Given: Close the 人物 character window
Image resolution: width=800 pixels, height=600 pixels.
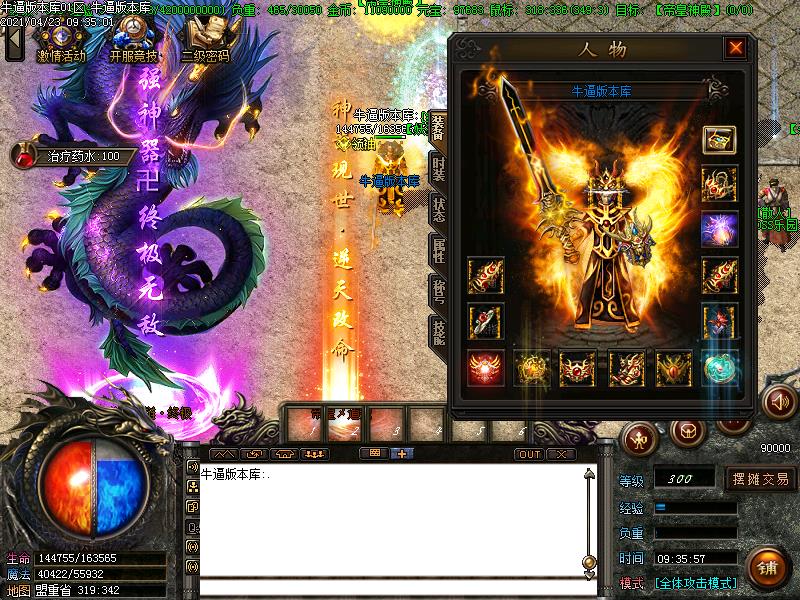Looking at the screenshot, I should [736, 48].
